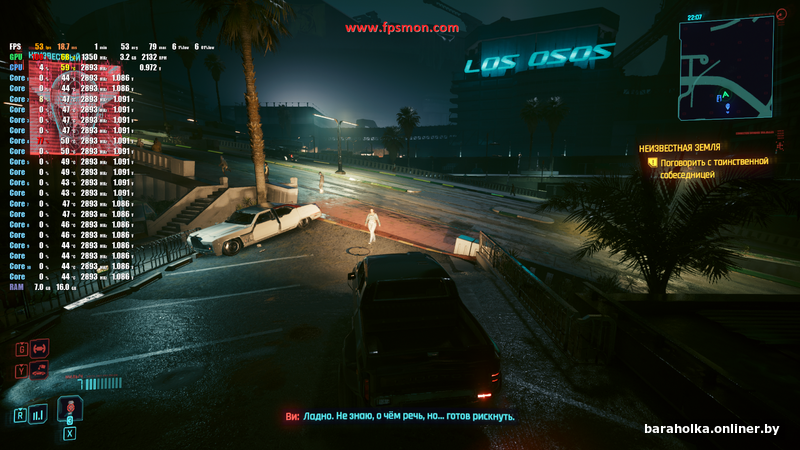Click the vehicle call car icon
This screenshot has height=450, width=800.
(41, 370)
